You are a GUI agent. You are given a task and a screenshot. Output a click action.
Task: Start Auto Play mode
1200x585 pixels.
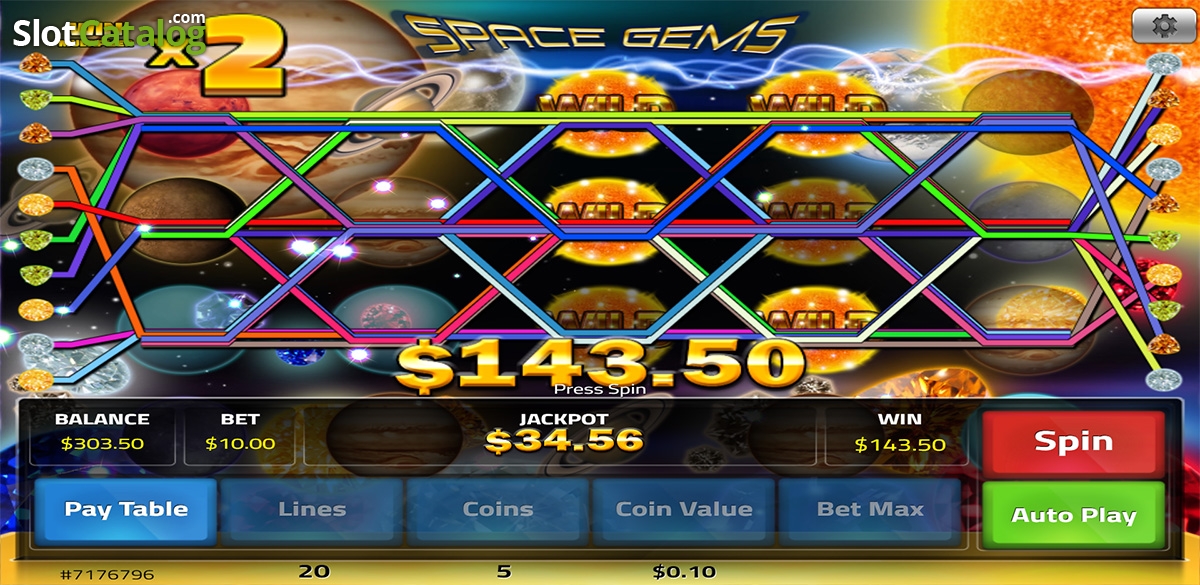click(1073, 515)
